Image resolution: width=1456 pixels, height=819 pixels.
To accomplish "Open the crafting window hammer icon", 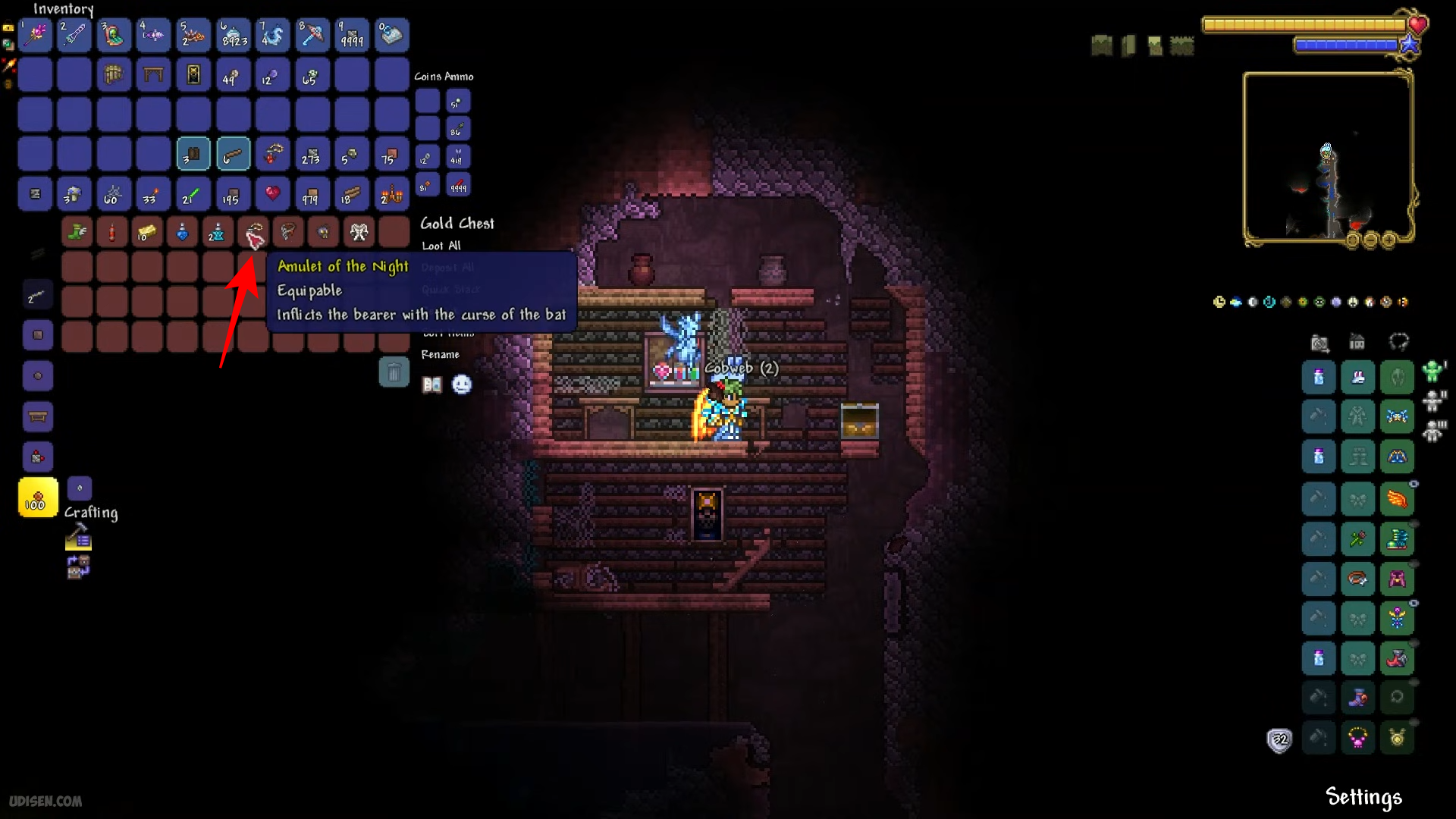I will click(x=78, y=538).
